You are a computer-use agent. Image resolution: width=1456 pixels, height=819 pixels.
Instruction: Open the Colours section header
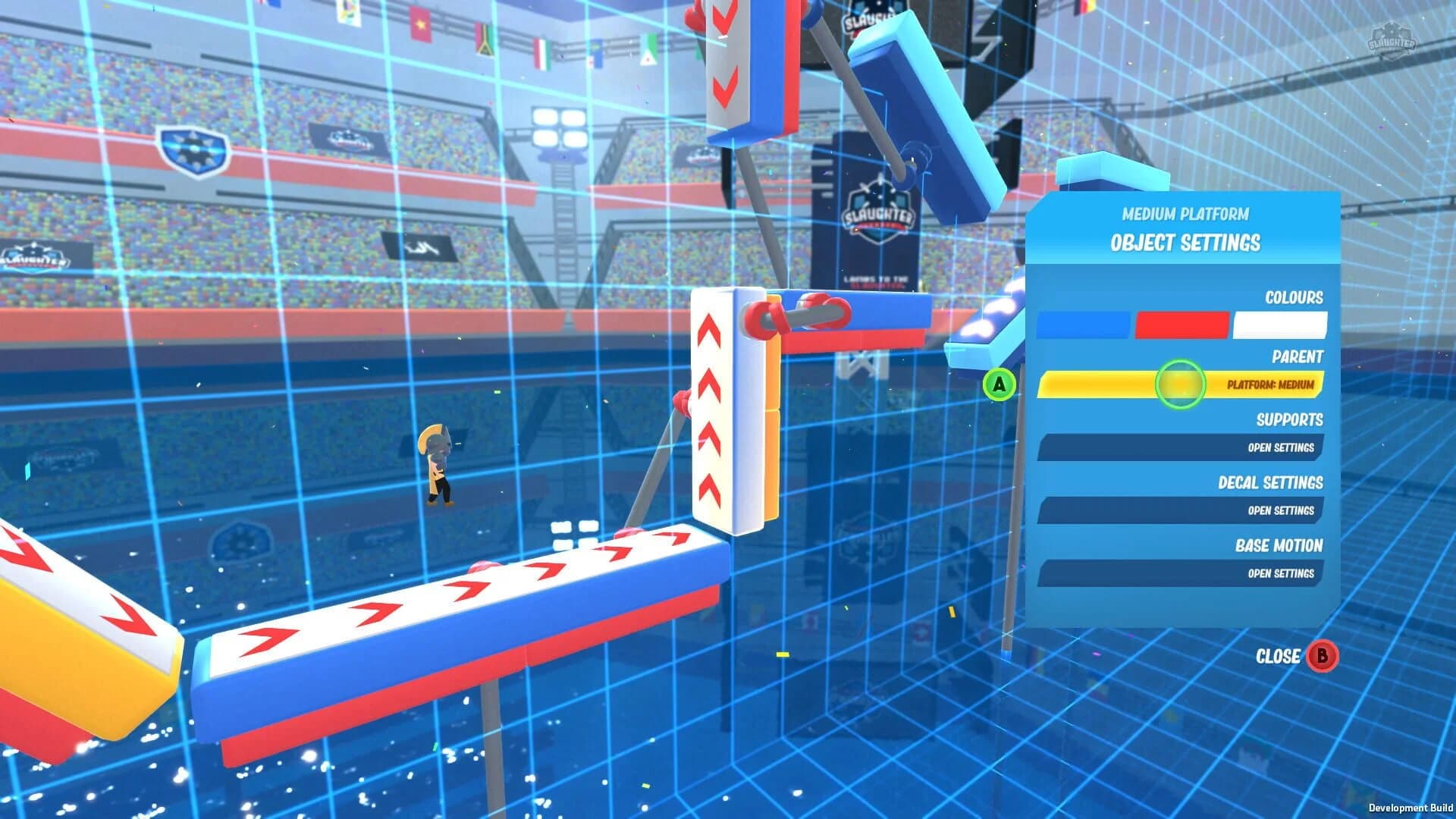[1294, 298]
